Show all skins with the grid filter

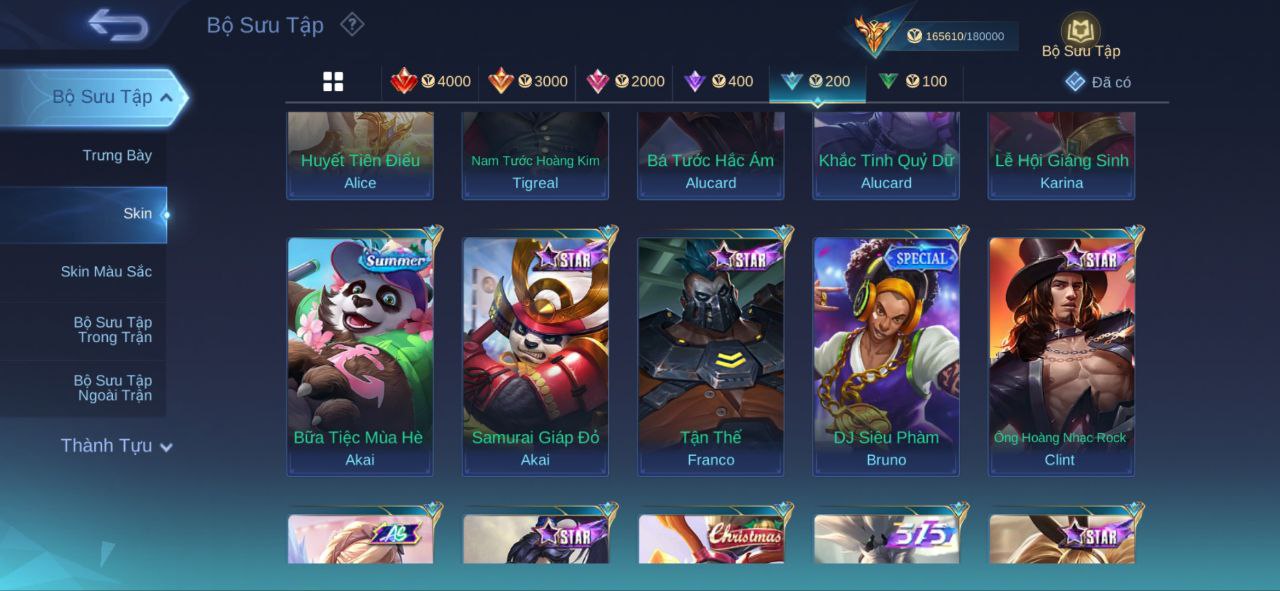333,82
